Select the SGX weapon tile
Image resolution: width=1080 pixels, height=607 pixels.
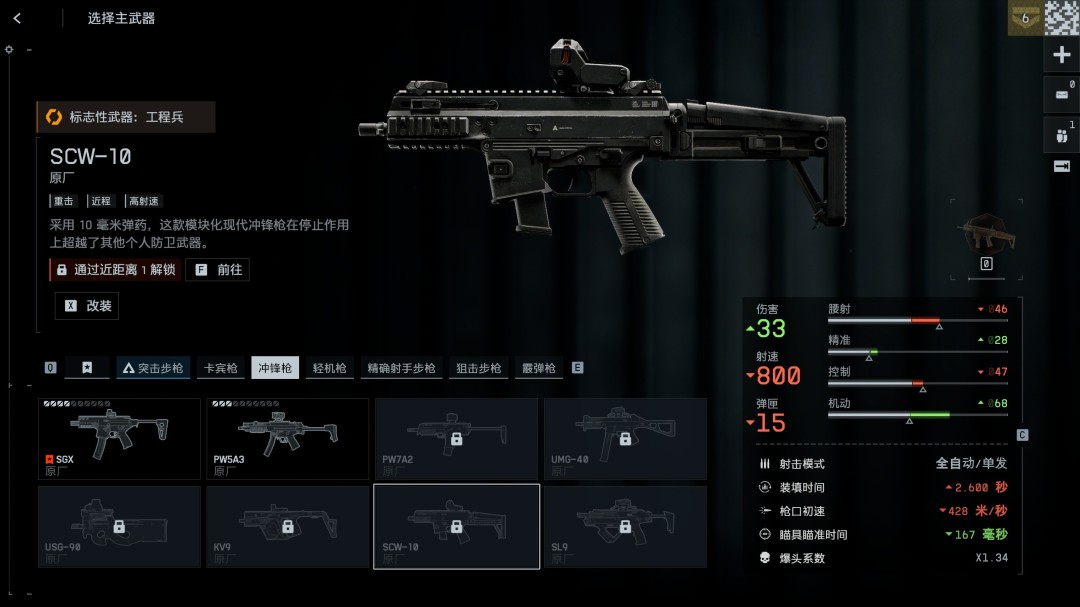click(x=120, y=439)
